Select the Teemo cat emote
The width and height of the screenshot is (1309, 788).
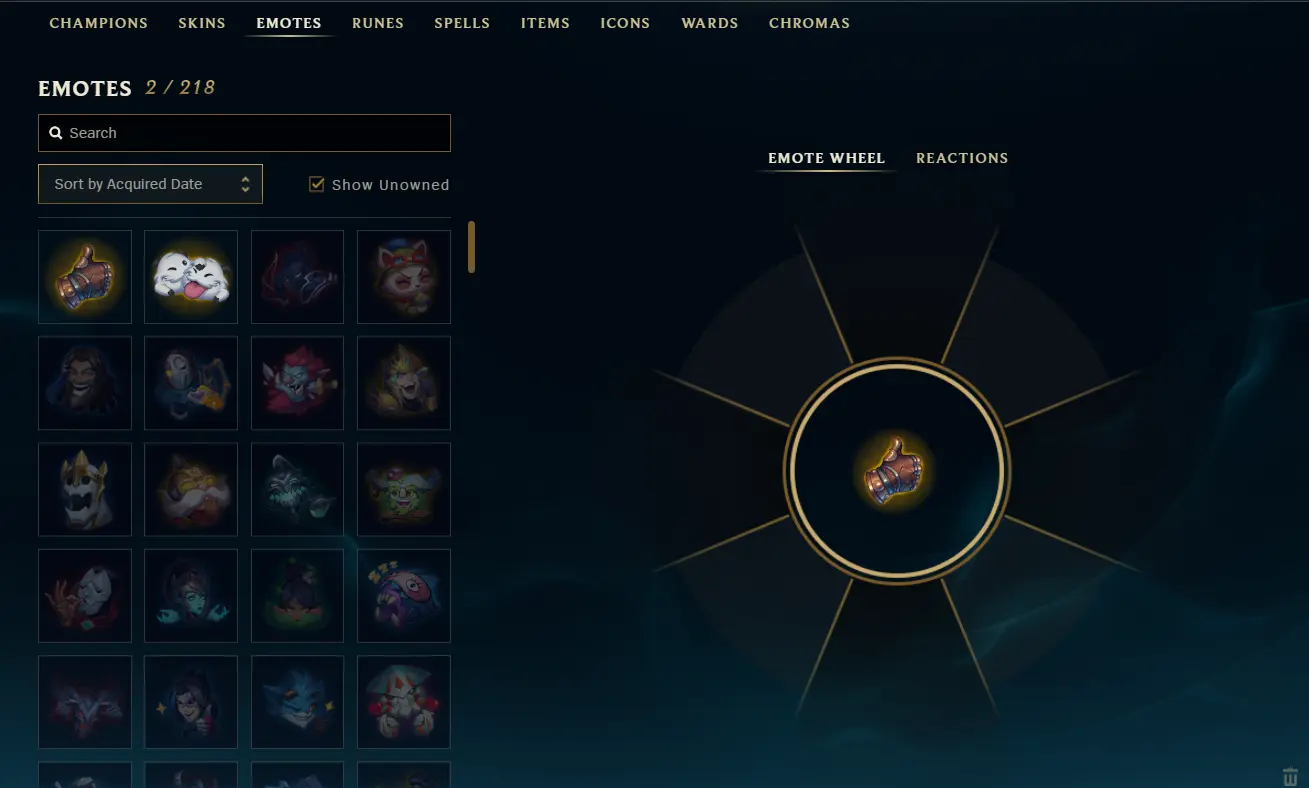[x=403, y=277]
